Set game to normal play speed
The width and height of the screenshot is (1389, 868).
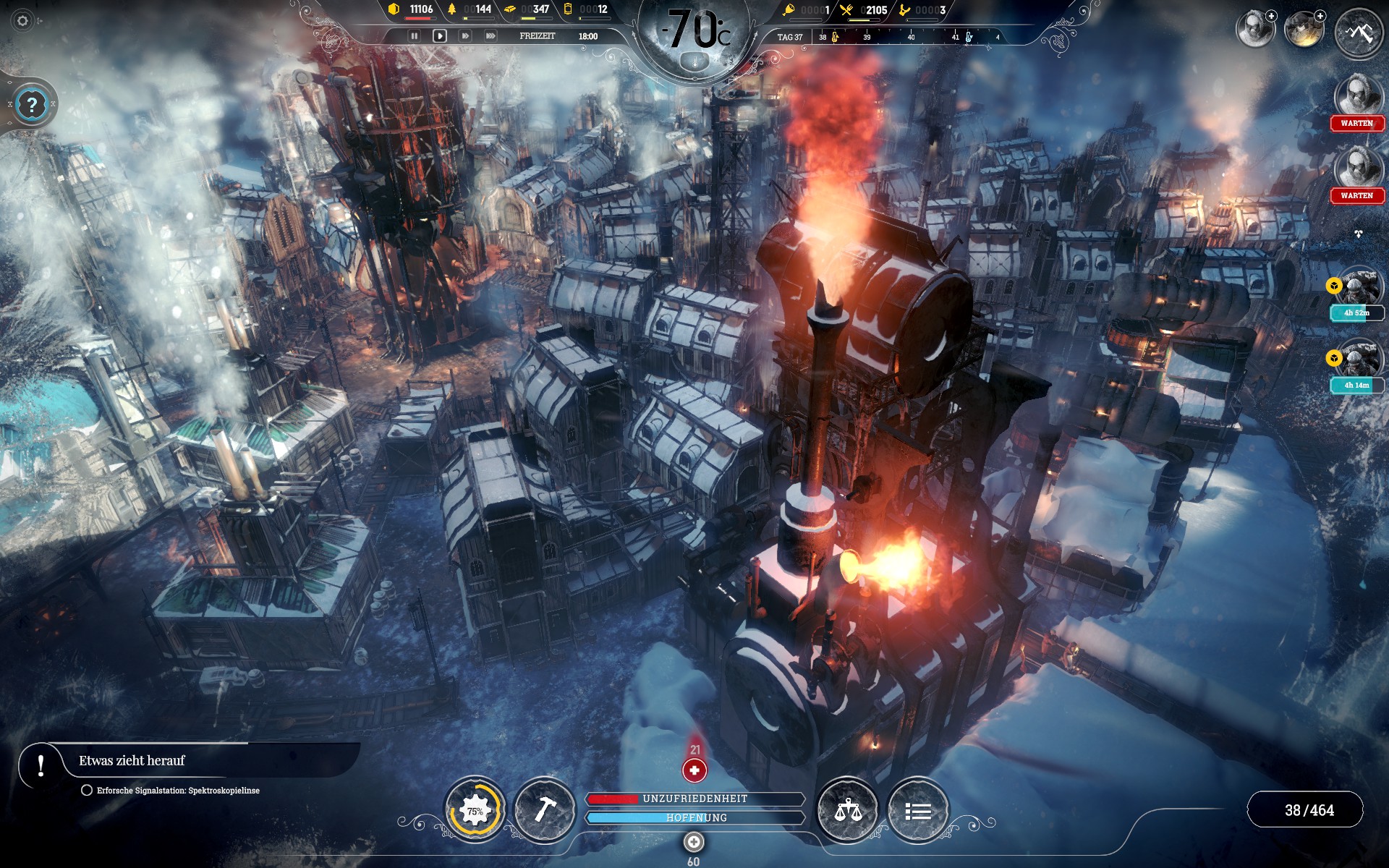tap(439, 36)
